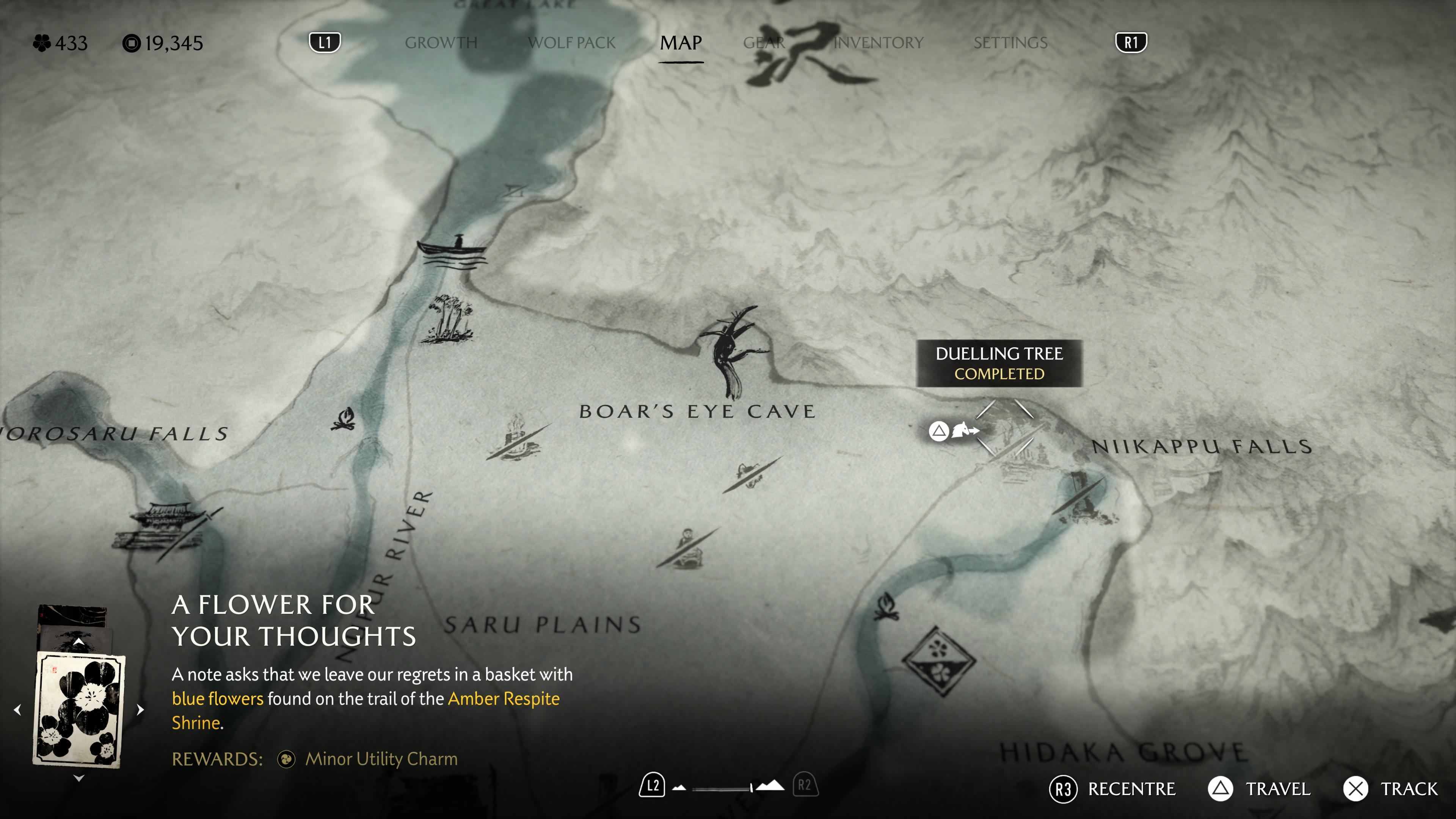This screenshot has width=1456, height=819.
Task: Switch to the Growth tab
Action: (441, 43)
